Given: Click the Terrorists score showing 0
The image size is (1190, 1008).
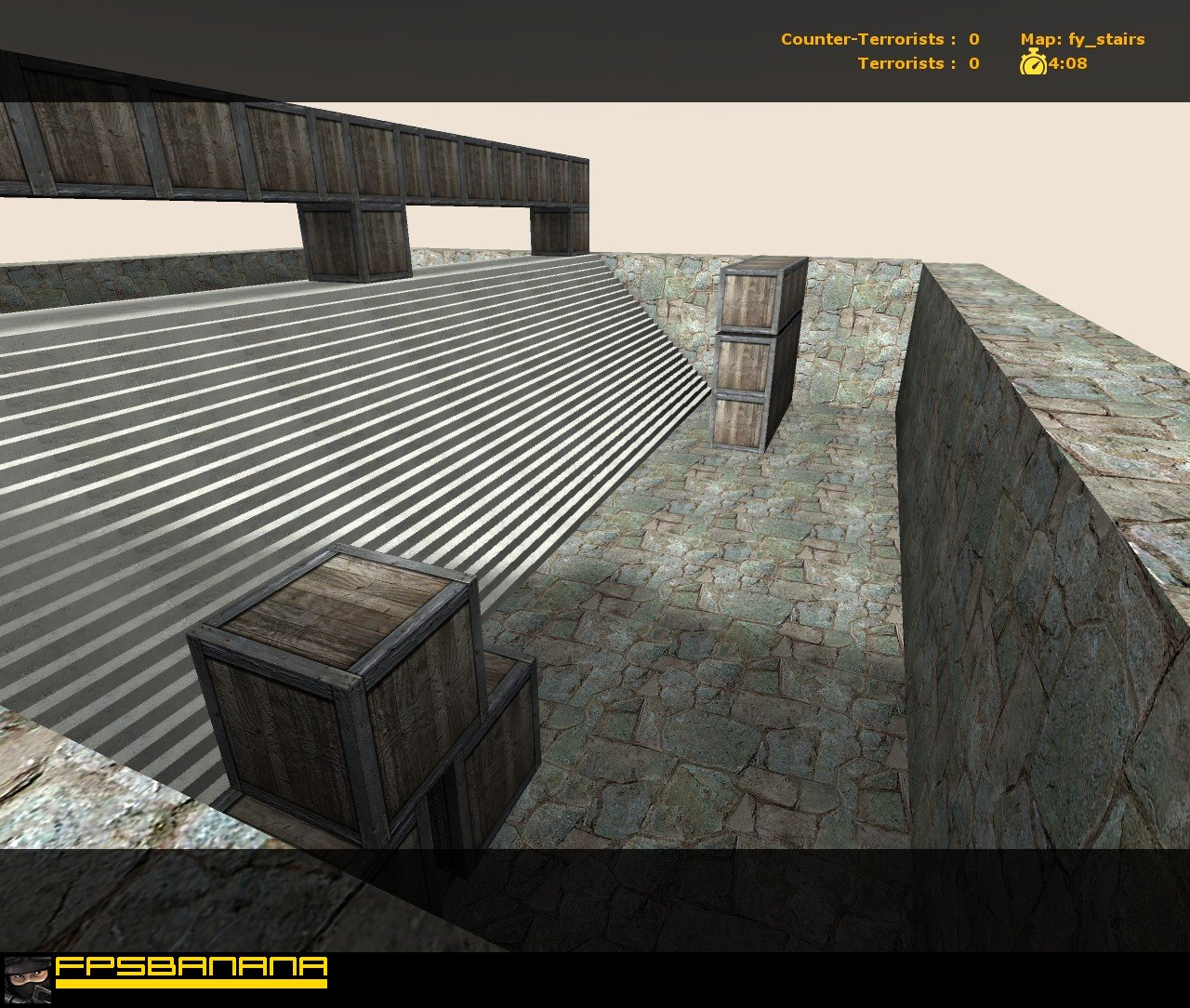Looking at the screenshot, I should click(x=972, y=63).
